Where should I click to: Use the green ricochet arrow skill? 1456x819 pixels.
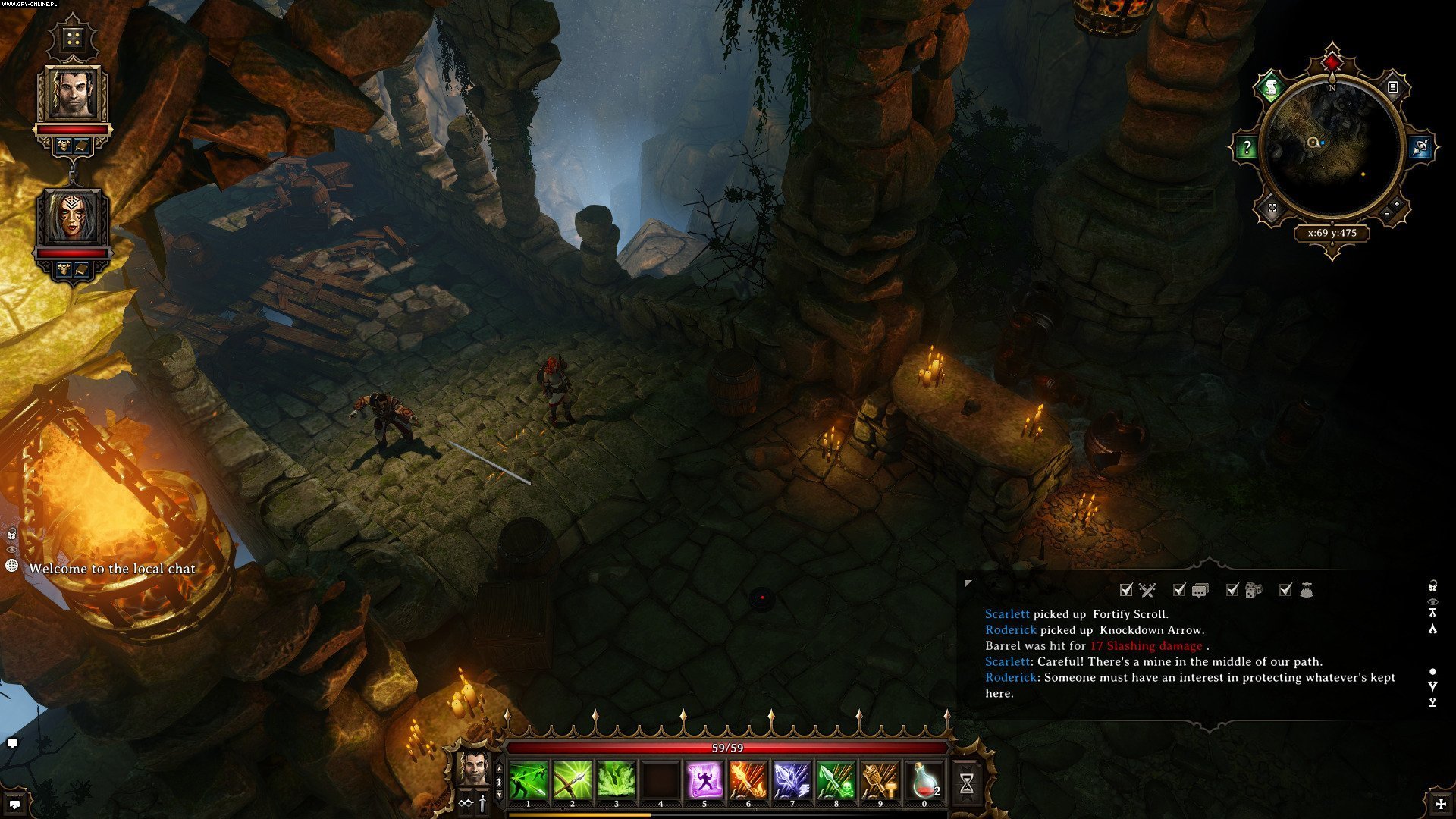529,781
